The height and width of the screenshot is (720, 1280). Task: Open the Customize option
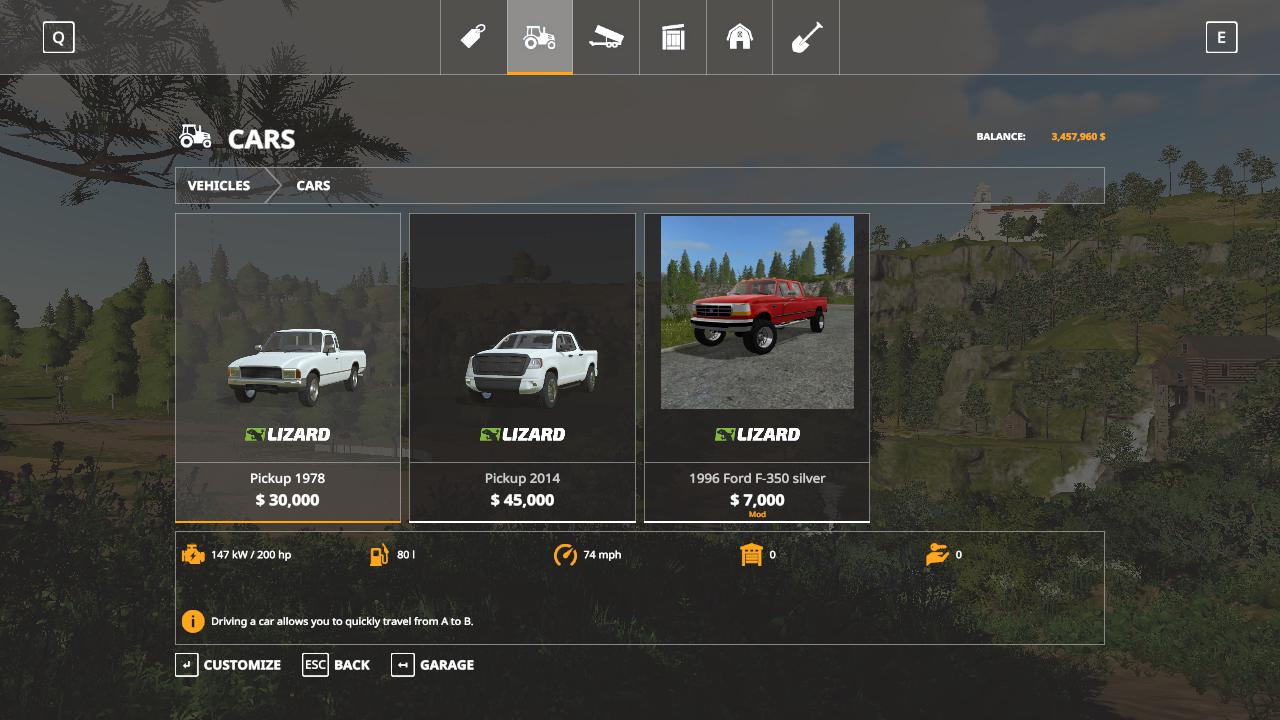[x=229, y=665]
